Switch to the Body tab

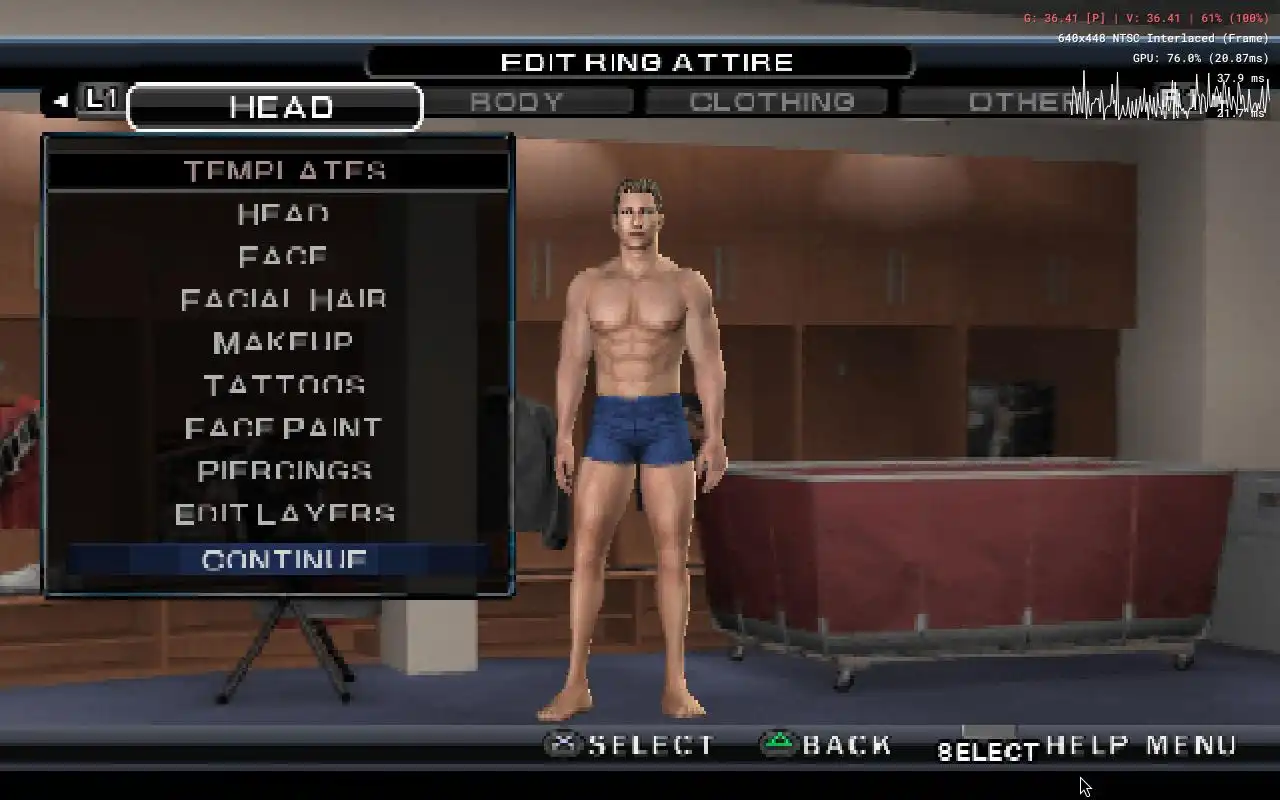[x=517, y=102]
